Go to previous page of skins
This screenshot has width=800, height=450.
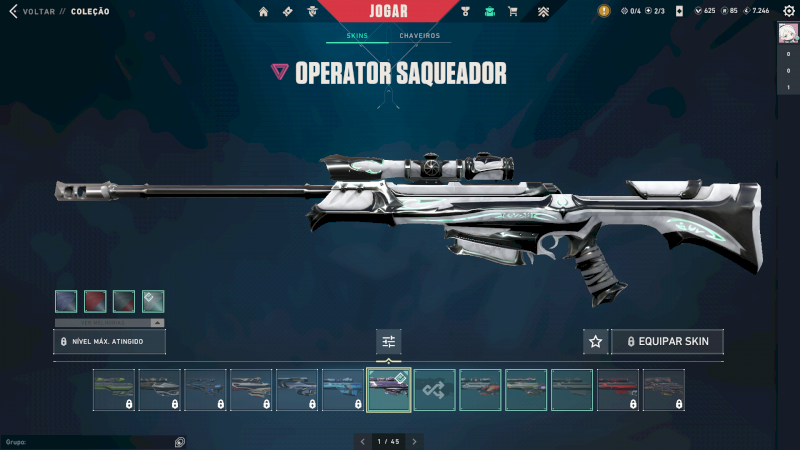click(x=361, y=441)
